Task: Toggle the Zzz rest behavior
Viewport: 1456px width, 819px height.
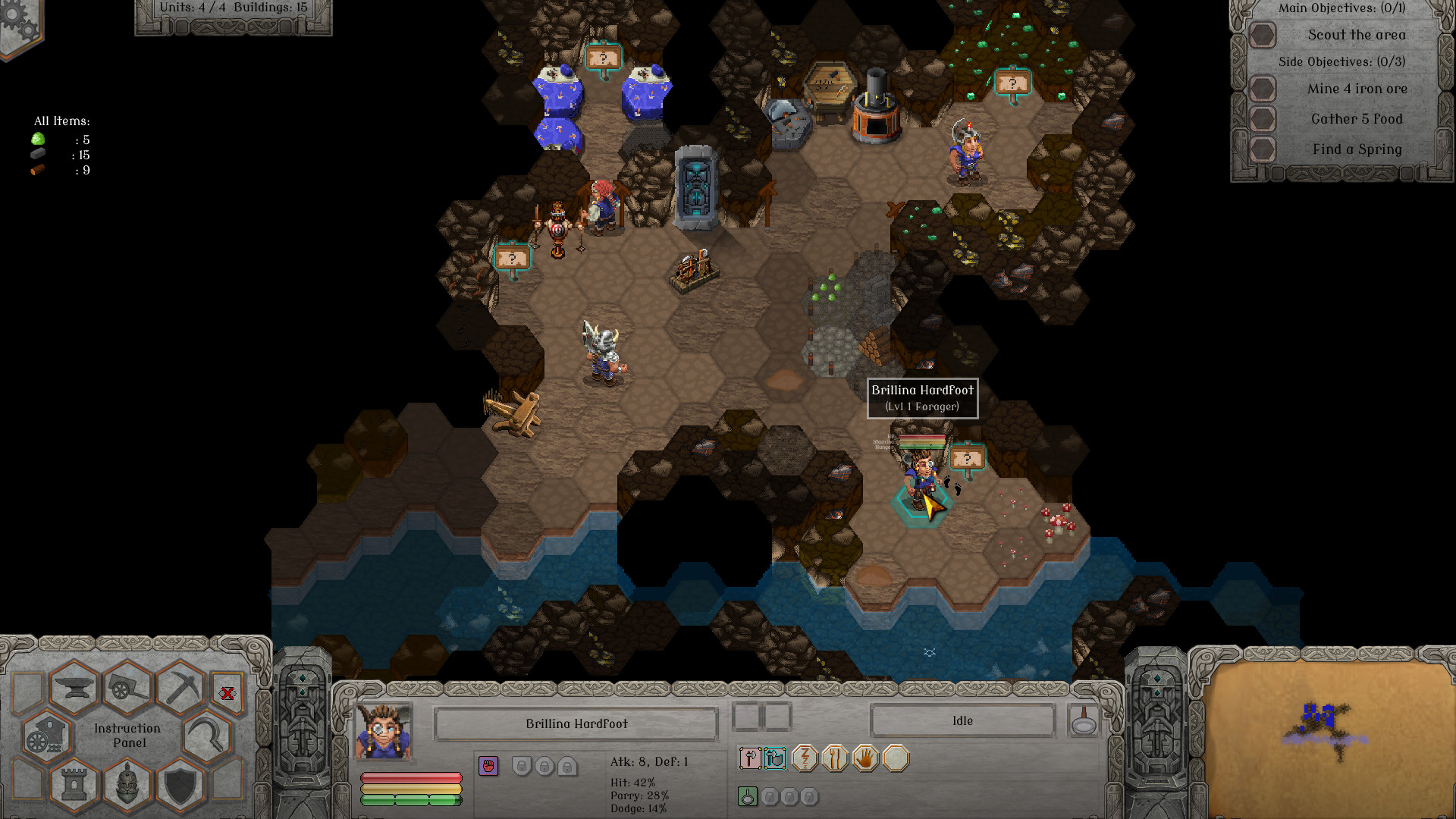Action: coord(805,758)
